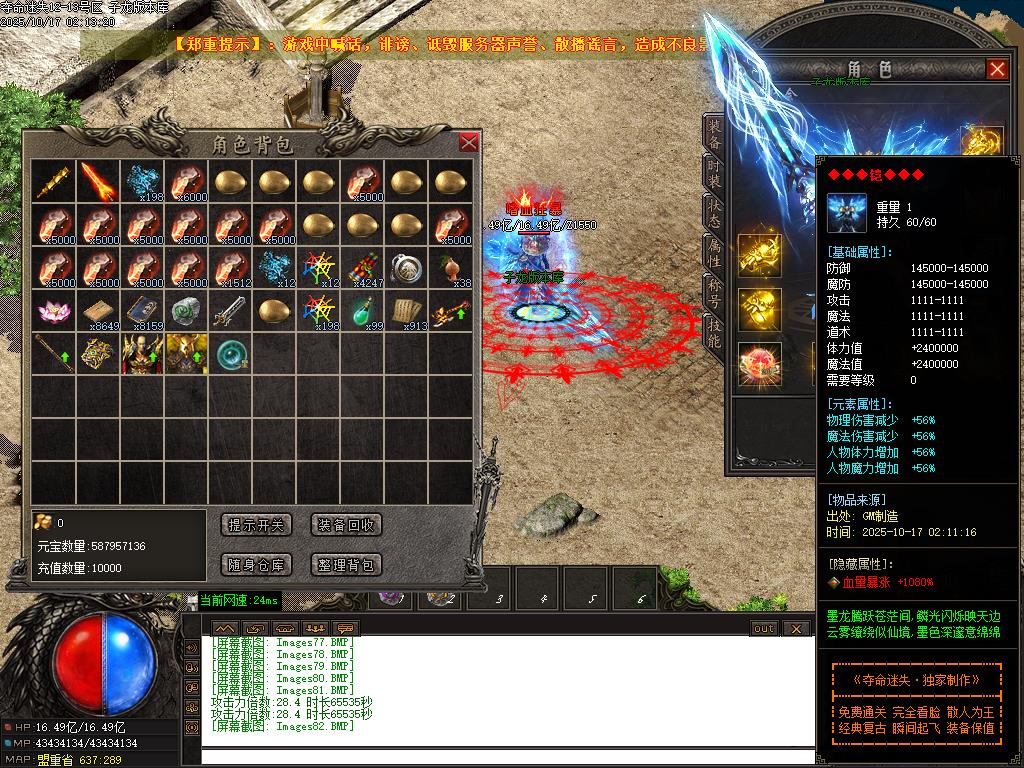The width and height of the screenshot is (1024, 768).
Task: Switch to the 装备 tab
Action: click(x=713, y=133)
